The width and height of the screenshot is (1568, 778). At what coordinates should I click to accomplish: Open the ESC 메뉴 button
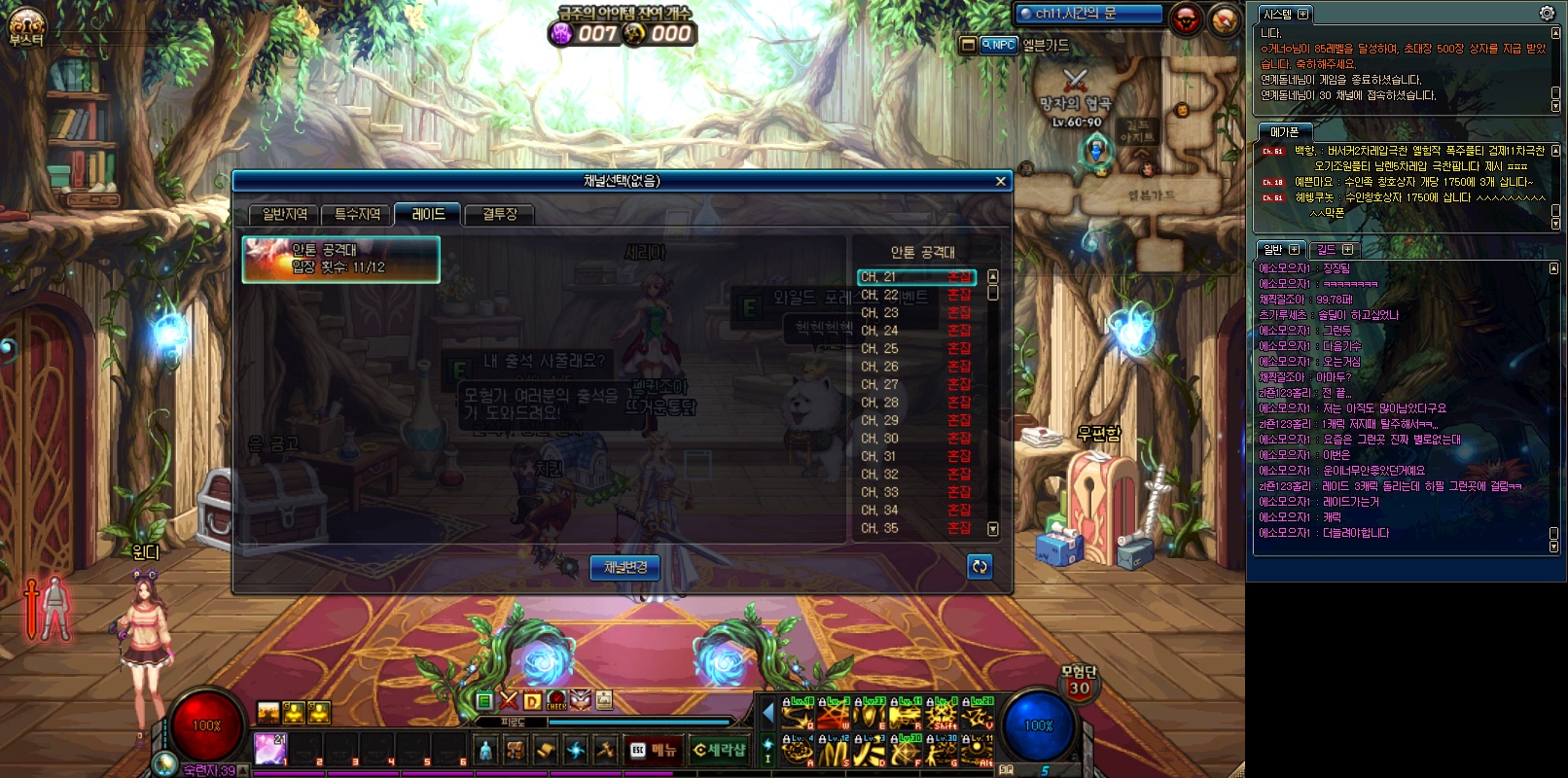click(652, 750)
